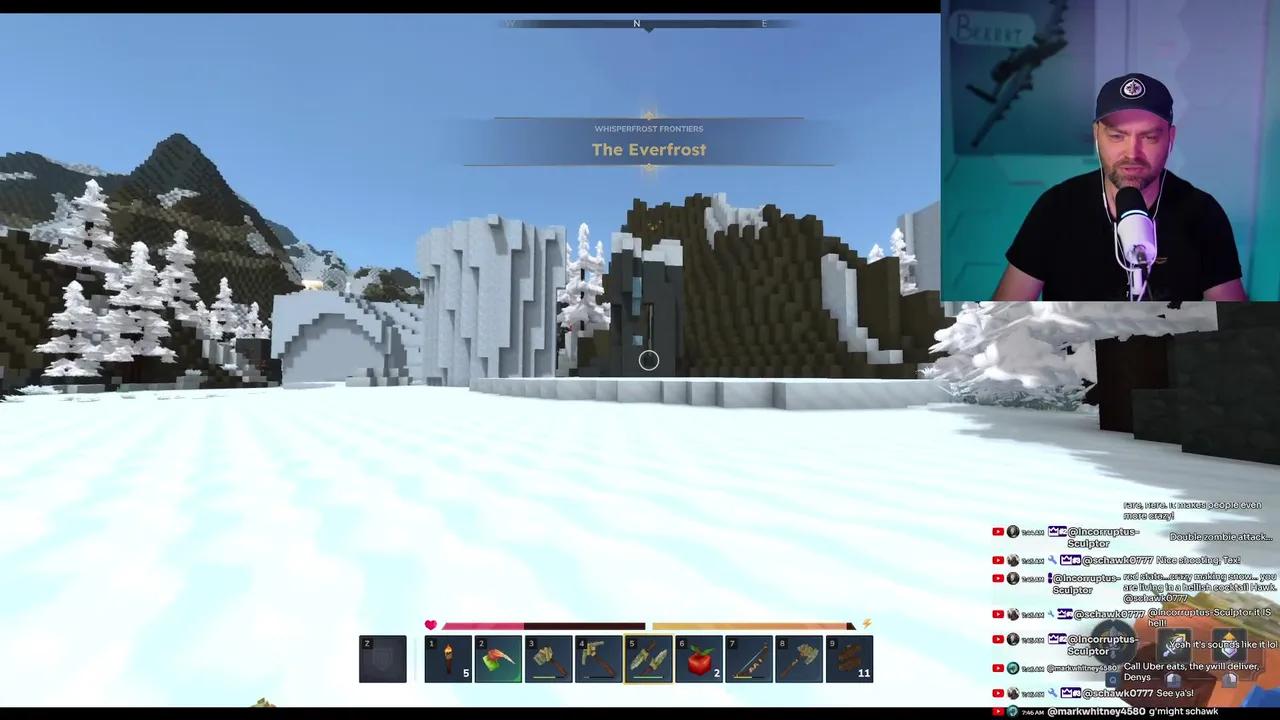Screen dimensions: 1280x720
Task: Click the yellow stamina bar segment
Action: [x=750, y=624]
